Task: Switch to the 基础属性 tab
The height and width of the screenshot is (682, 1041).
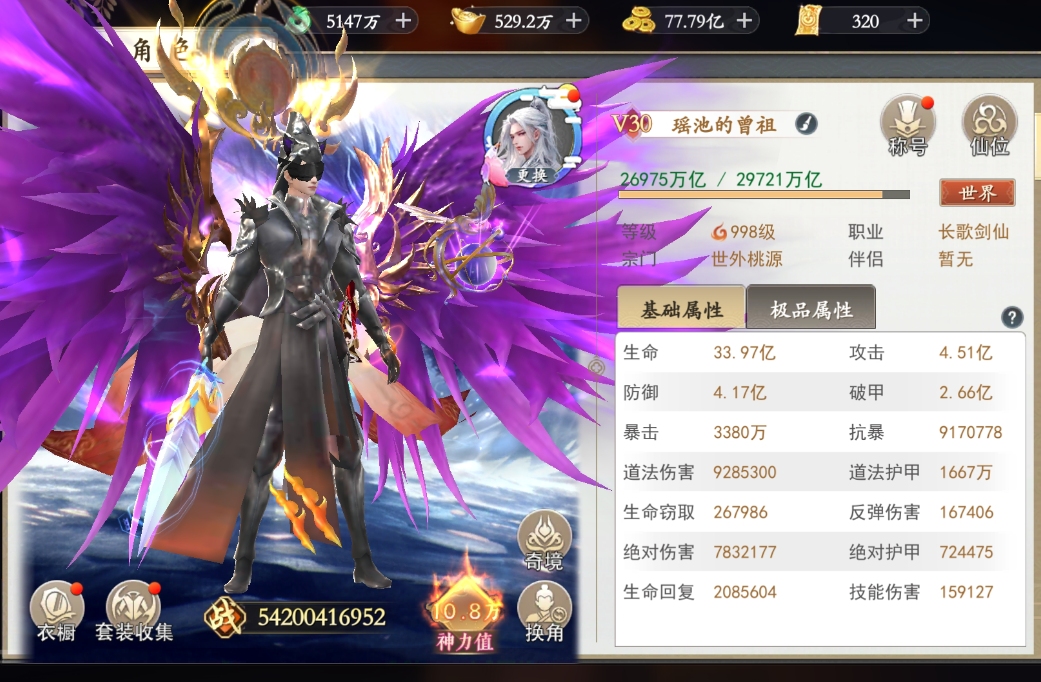Action: point(681,309)
